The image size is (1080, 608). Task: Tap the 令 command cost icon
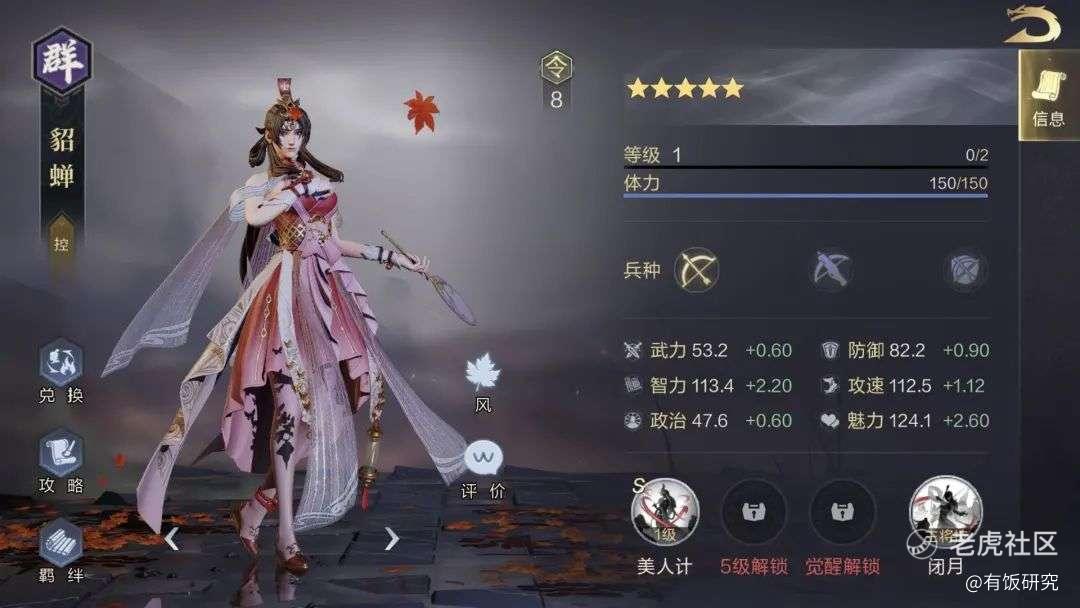pyautogui.click(x=556, y=68)
